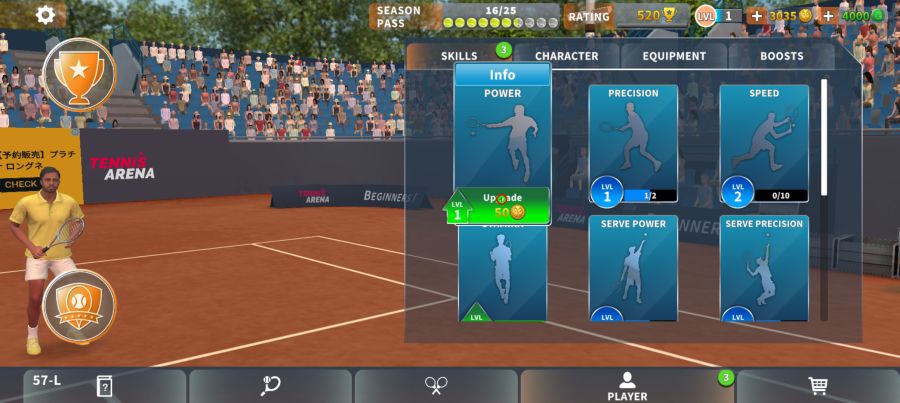The image size is (900, 403).
Task: Add more coins with plus button
Action: (756, 16)
